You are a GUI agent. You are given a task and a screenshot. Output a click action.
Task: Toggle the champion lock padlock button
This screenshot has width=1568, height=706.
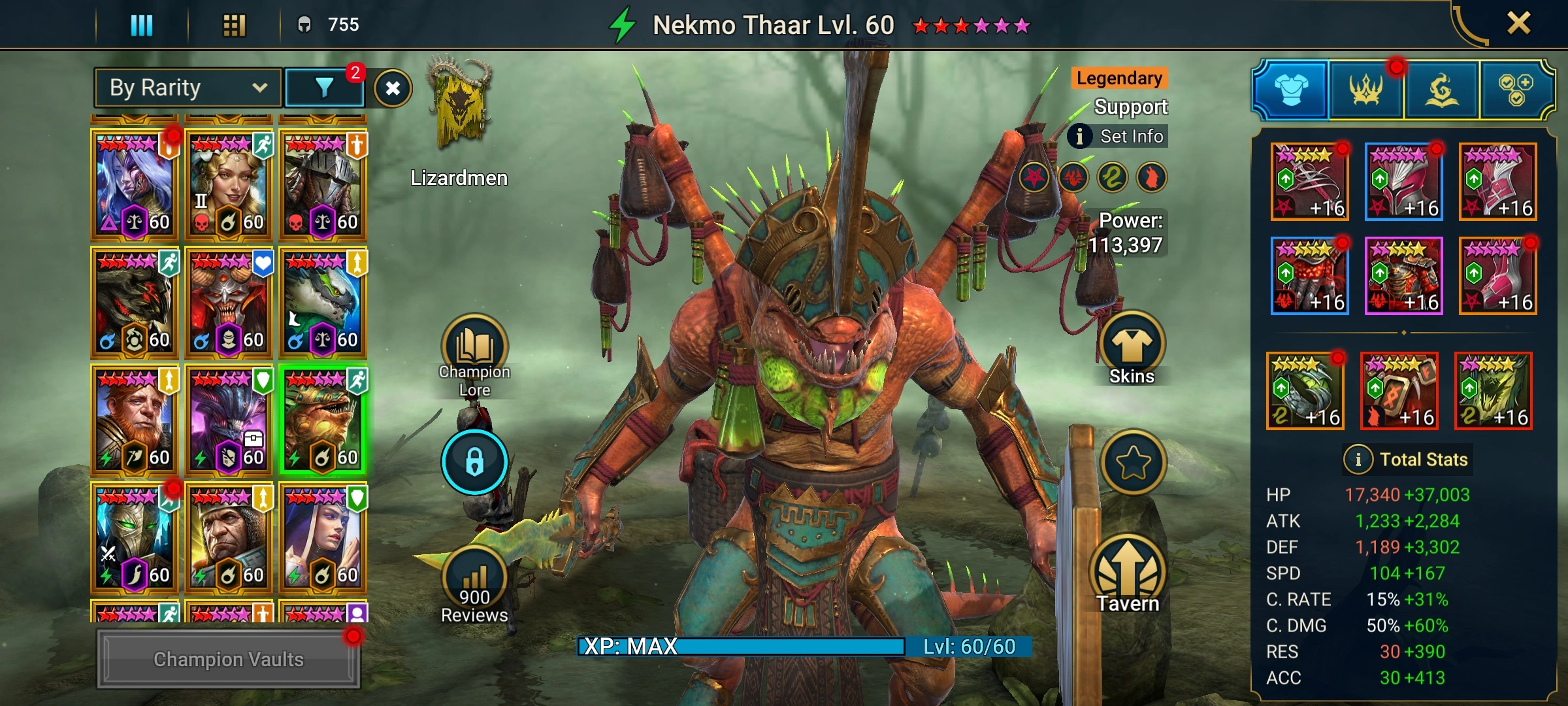(x=474, y=462)
